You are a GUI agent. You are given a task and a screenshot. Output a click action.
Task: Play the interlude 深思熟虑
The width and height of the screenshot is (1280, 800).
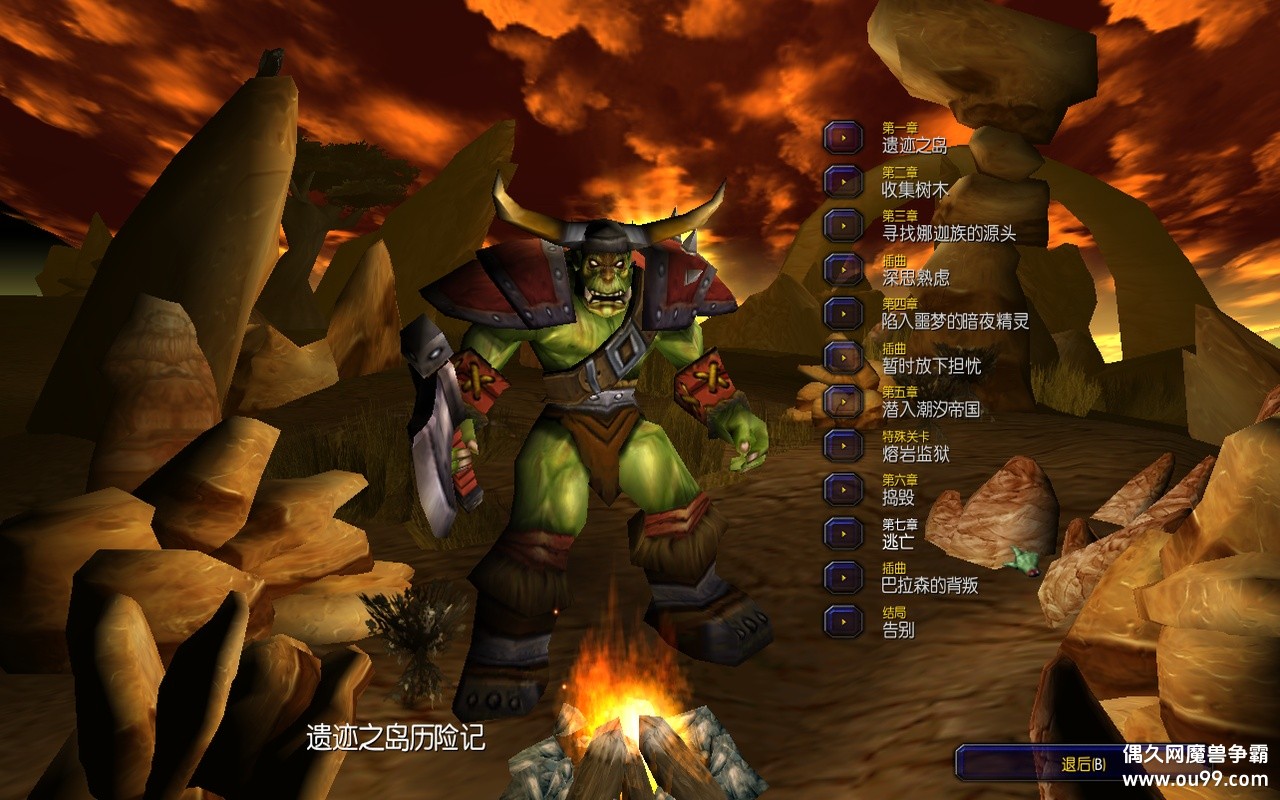pyautogui.click(x=843, y=269)
